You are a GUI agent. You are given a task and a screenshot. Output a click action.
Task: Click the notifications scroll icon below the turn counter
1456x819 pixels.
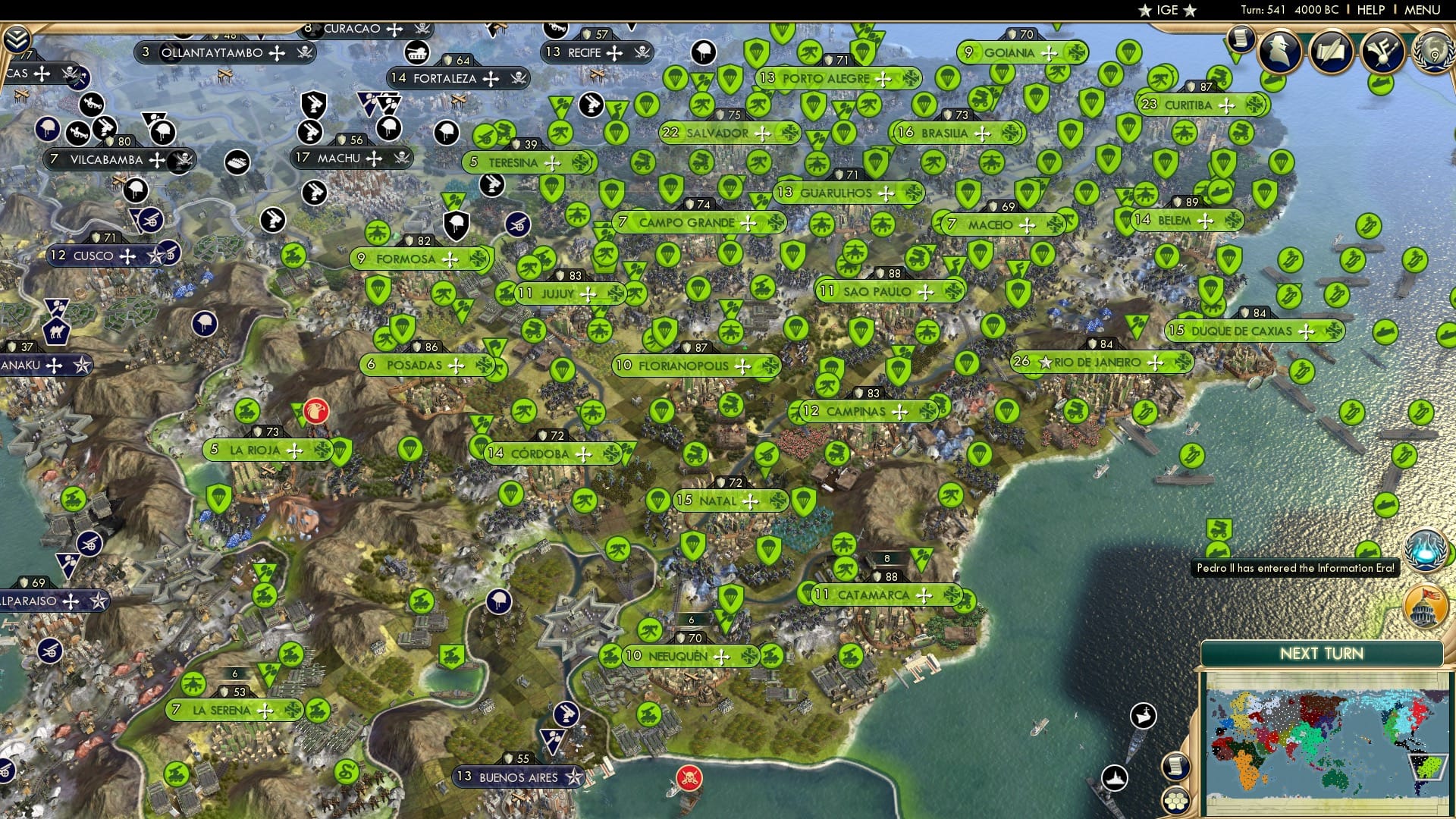1241,38
